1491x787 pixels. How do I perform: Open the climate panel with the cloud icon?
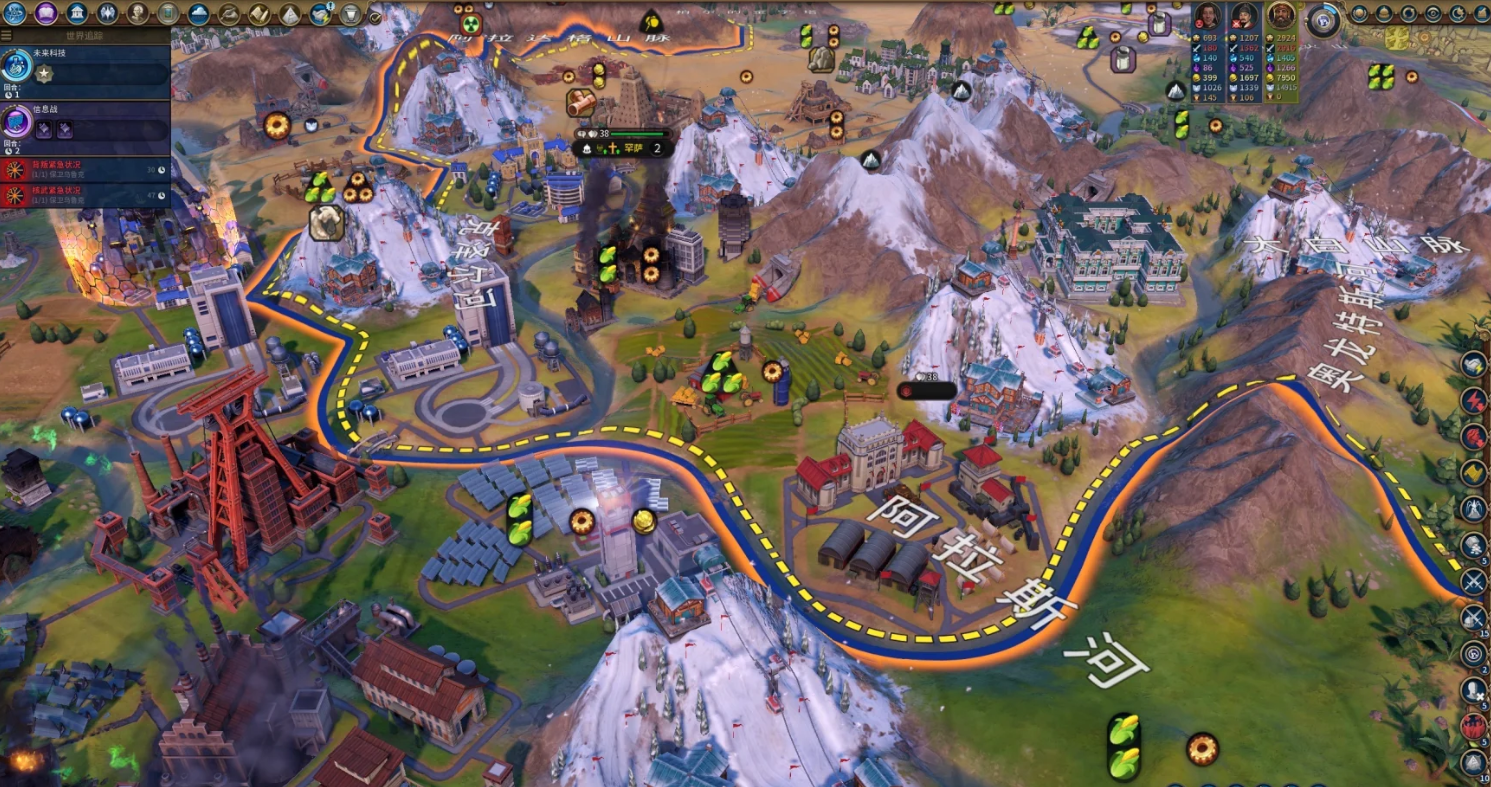click(198, 13)
